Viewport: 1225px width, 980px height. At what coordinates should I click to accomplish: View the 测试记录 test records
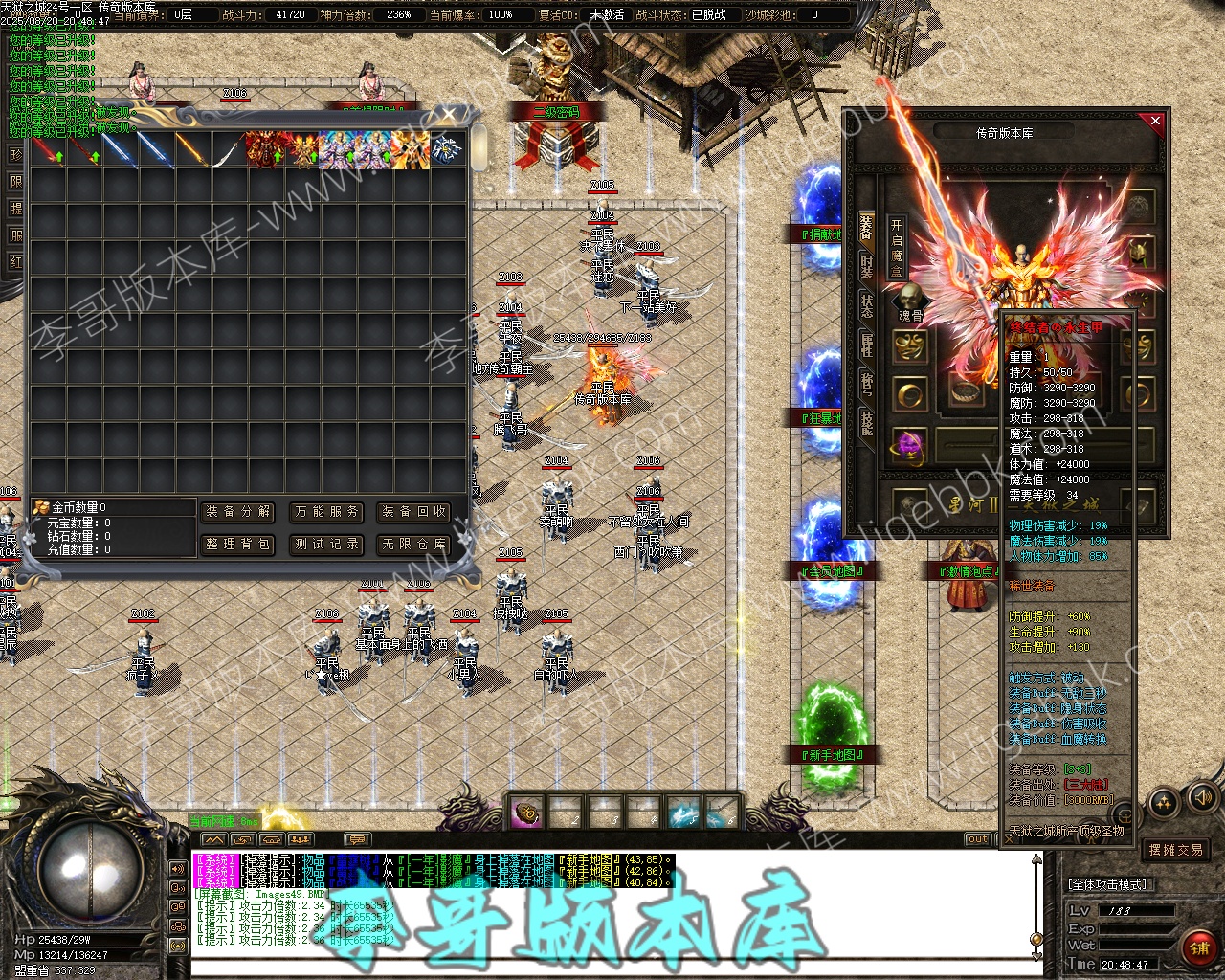(326, 545)
